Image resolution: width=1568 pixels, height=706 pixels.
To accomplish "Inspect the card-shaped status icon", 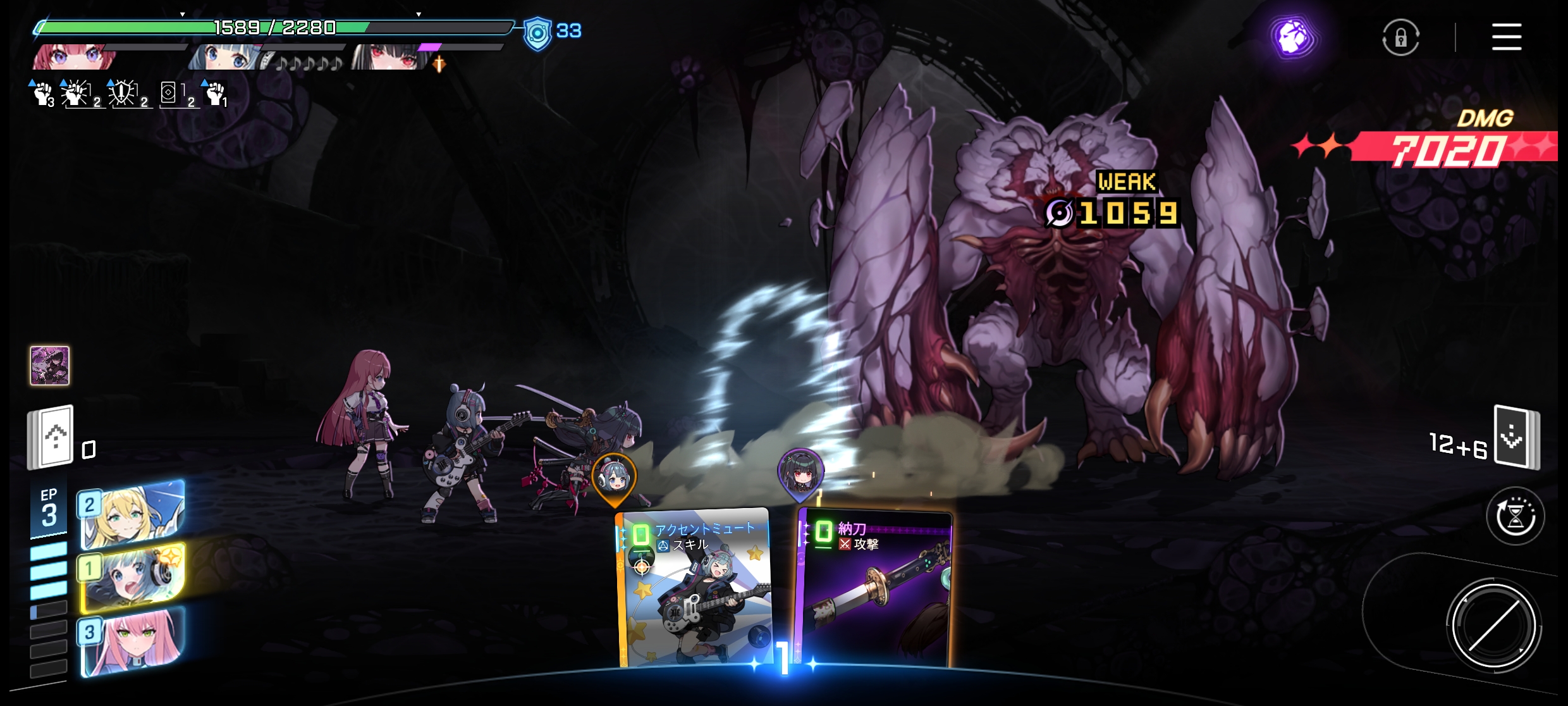I will tap(169, 94).
